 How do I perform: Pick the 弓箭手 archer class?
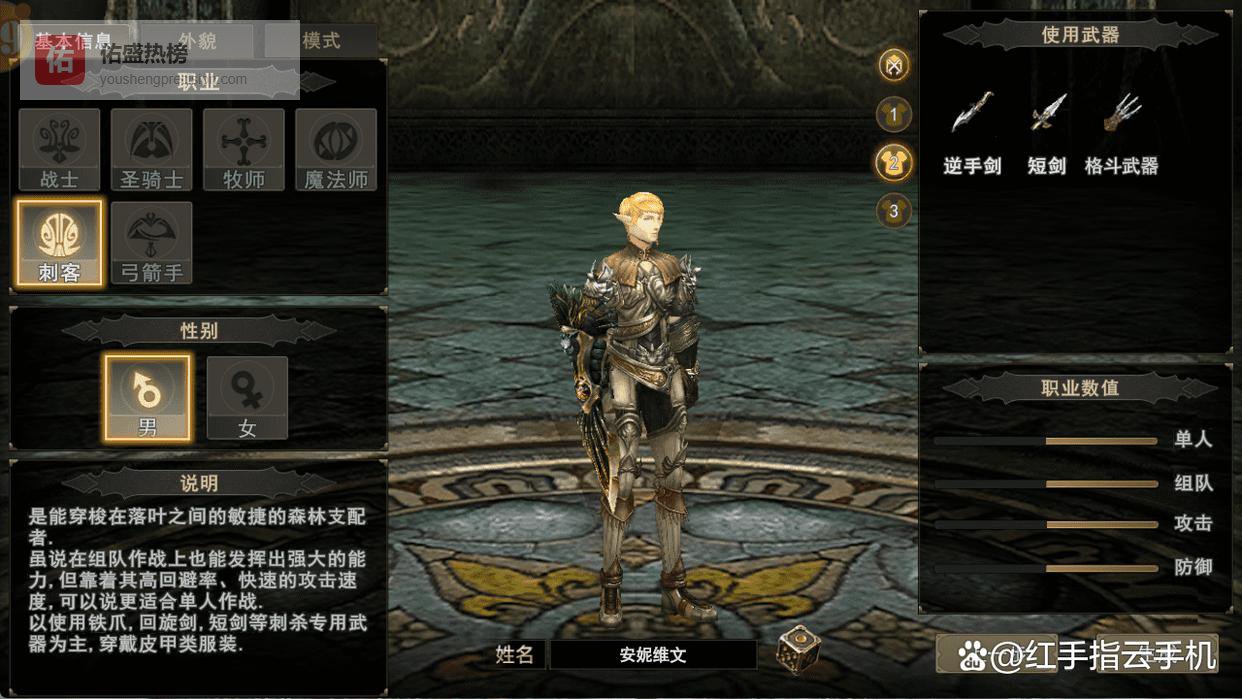152,243
